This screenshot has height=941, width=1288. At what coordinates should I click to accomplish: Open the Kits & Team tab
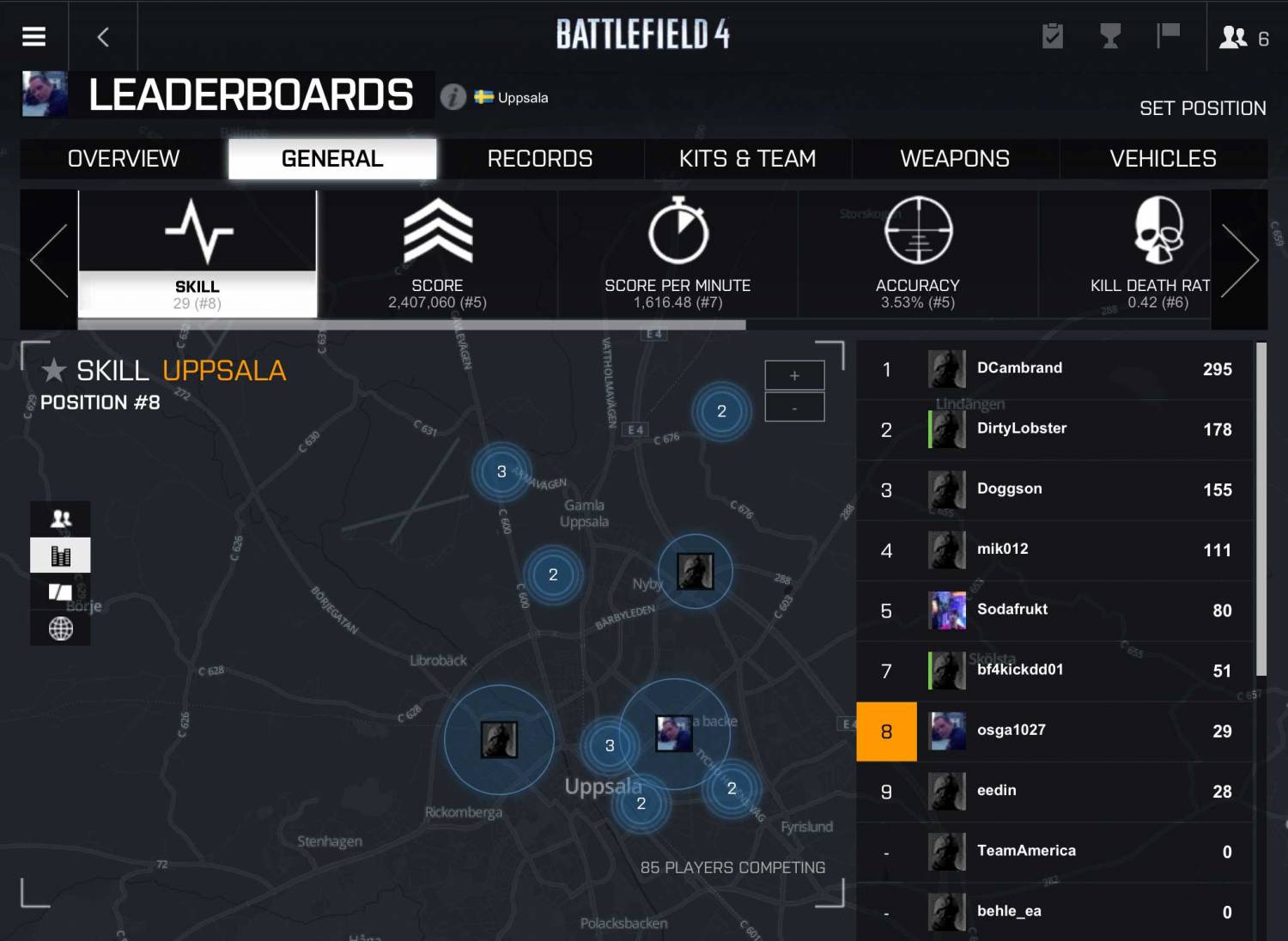click(747, 159)
